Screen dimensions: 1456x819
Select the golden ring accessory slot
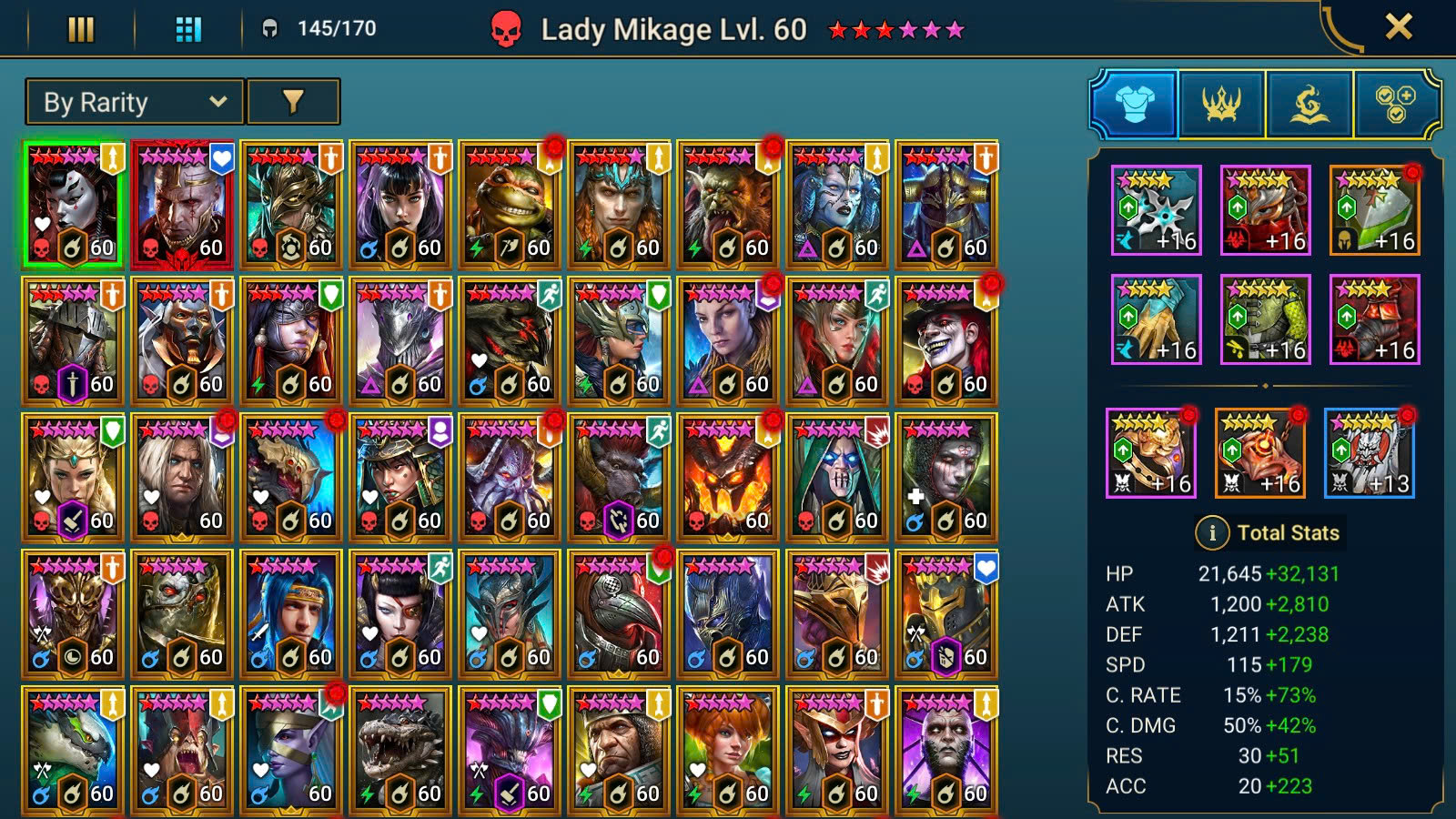tap(1151, 453)
